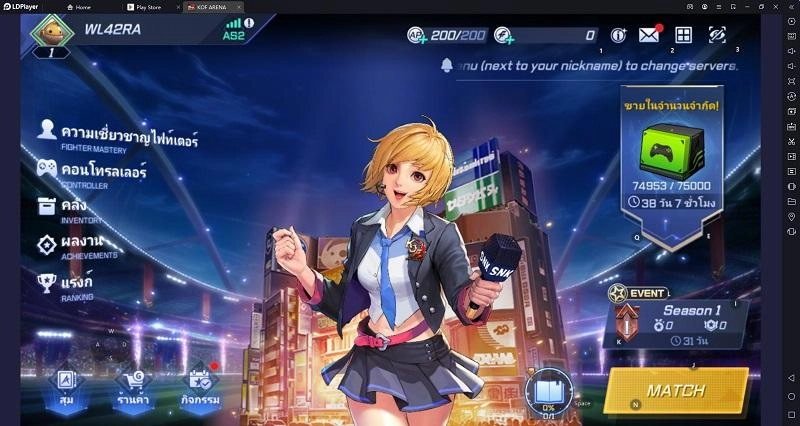Start a game with the MATCH button
800x426 pixels.
tap(676, 390)
